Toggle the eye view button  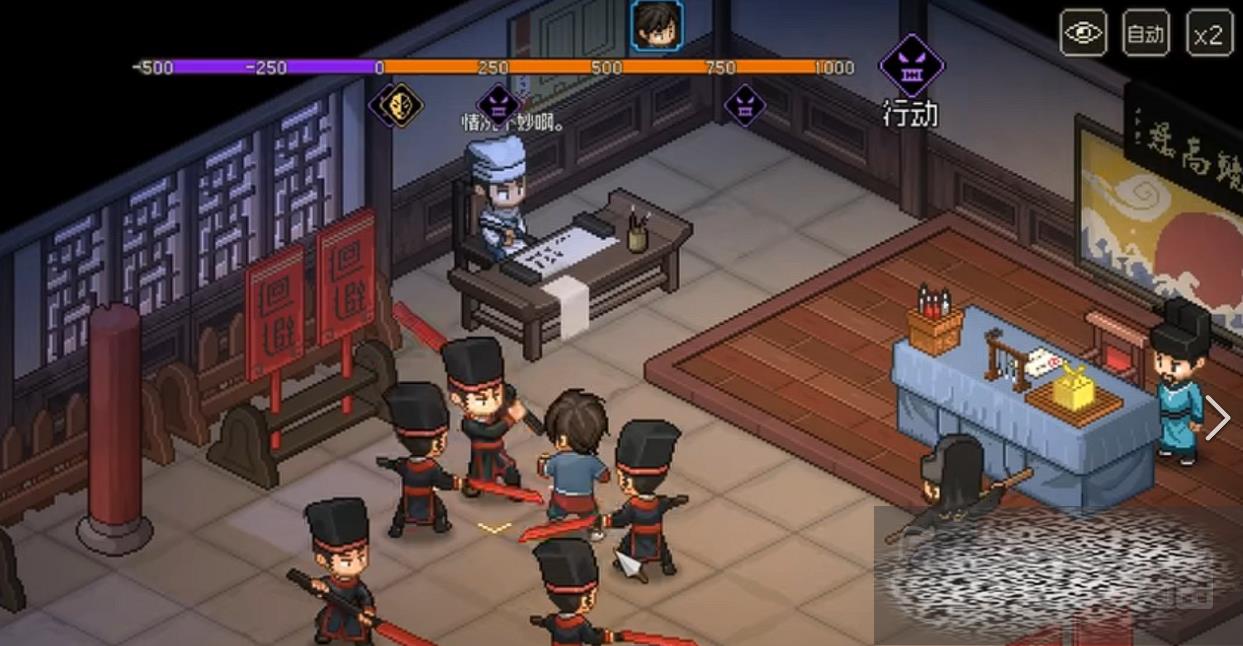click(1083, 34)
